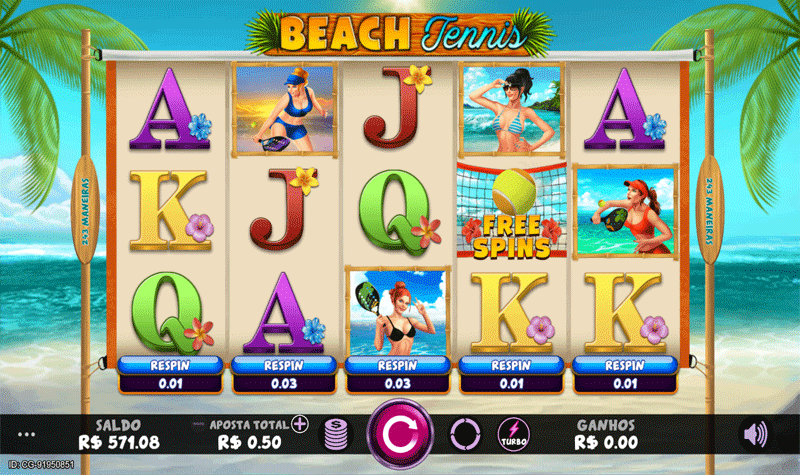Increase Aposta Total with the plus button
The image size is (800, 475).
point(300,424)
